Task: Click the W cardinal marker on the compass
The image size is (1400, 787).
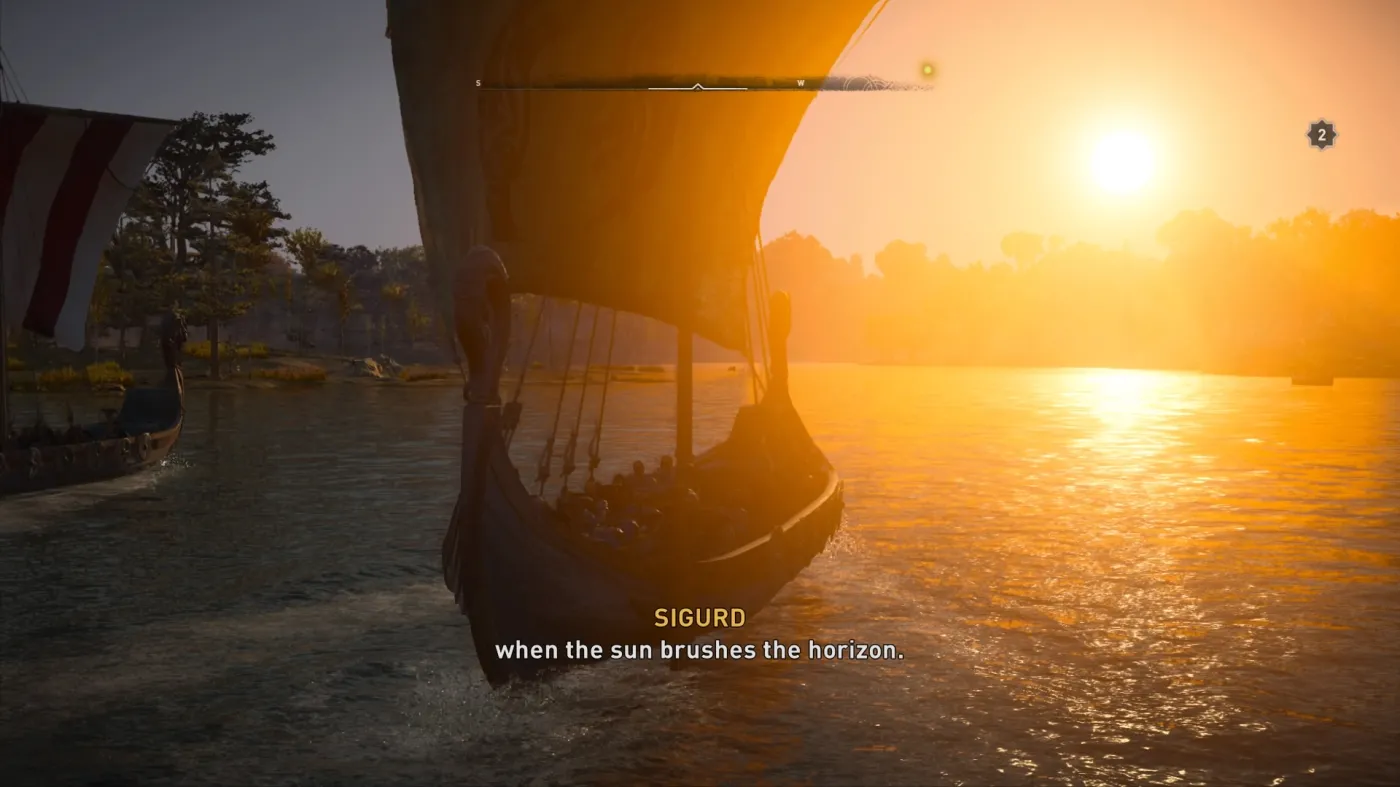Action: pyautogui.click(x=800, y=84)
